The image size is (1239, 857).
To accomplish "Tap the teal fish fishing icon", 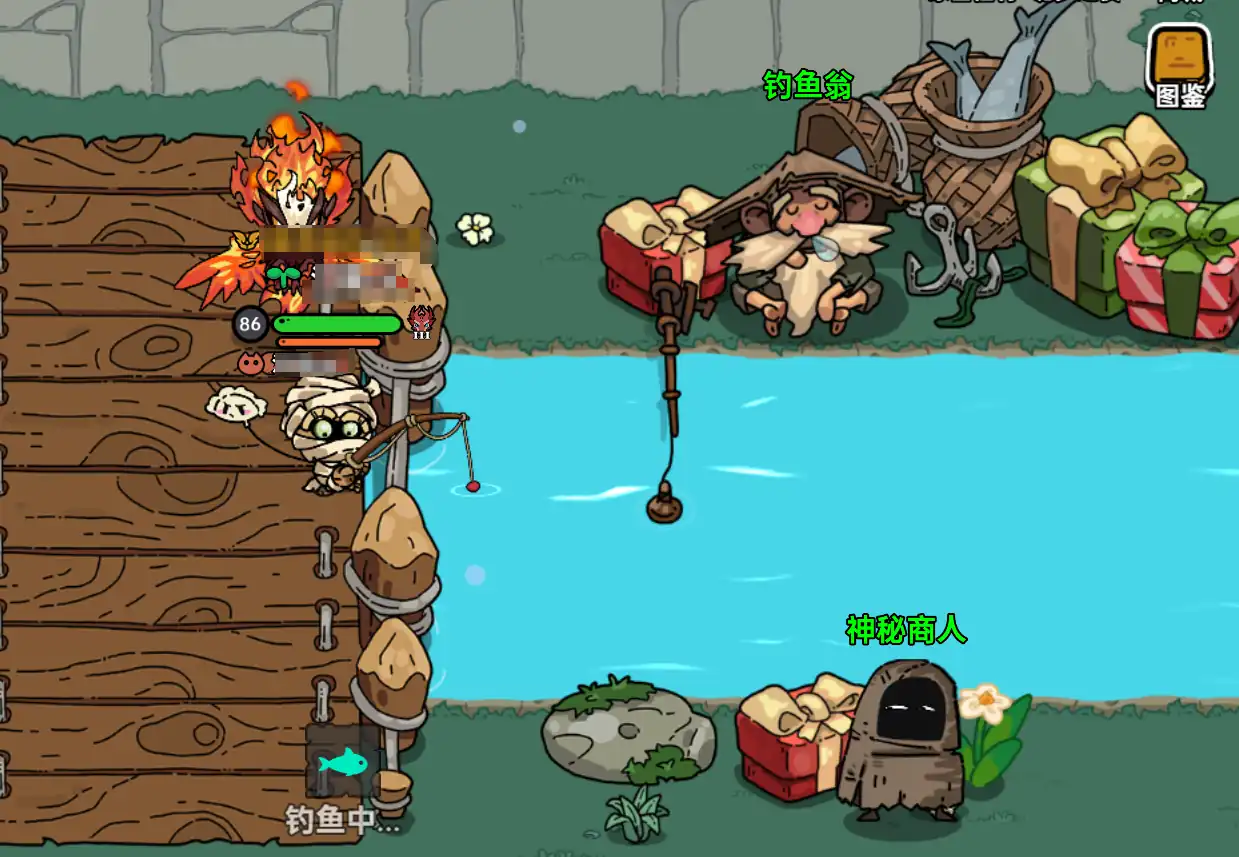I will [x=343, y=764].
